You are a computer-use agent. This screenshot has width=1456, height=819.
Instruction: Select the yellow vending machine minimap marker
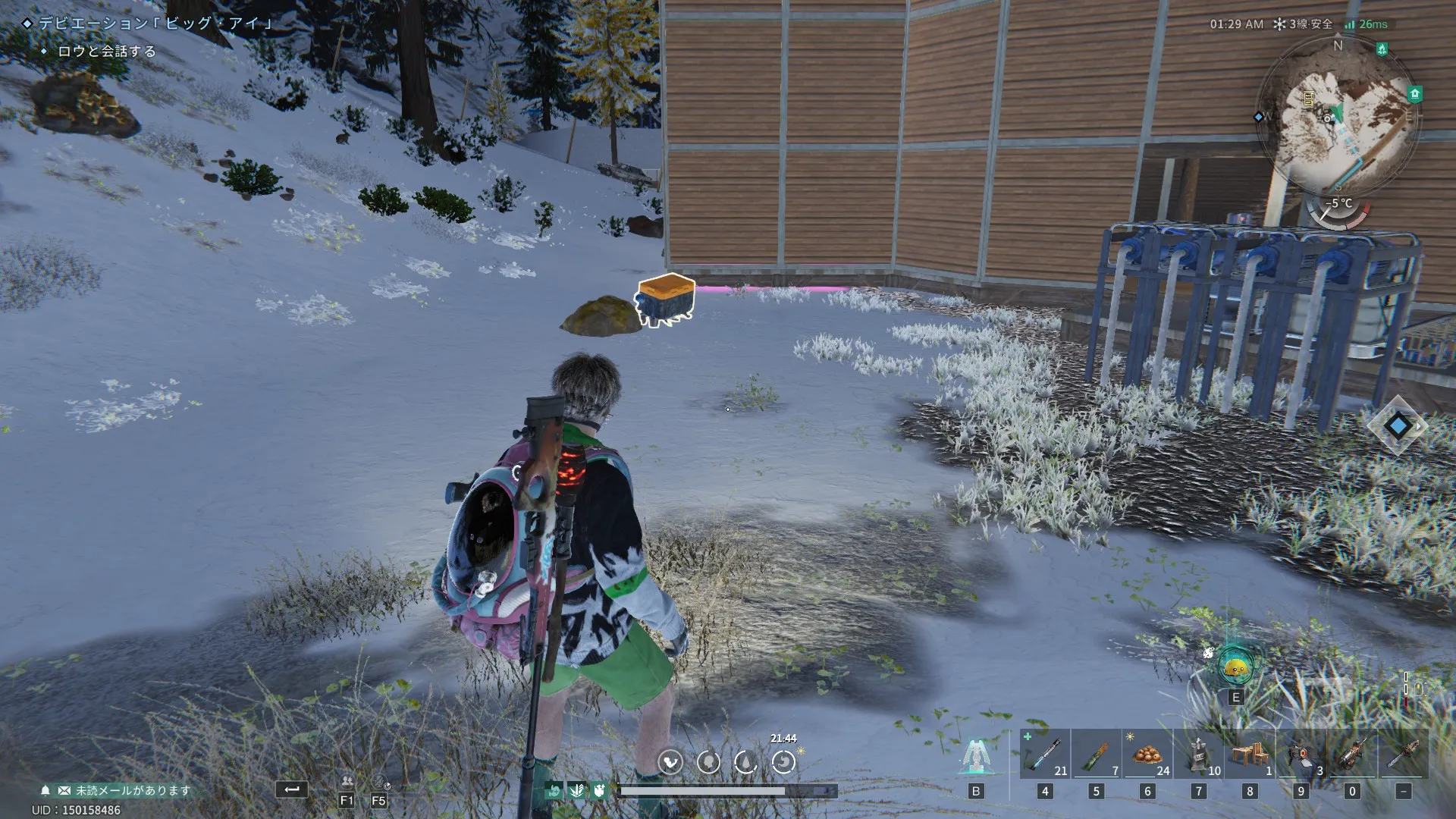click(1308, 98)
